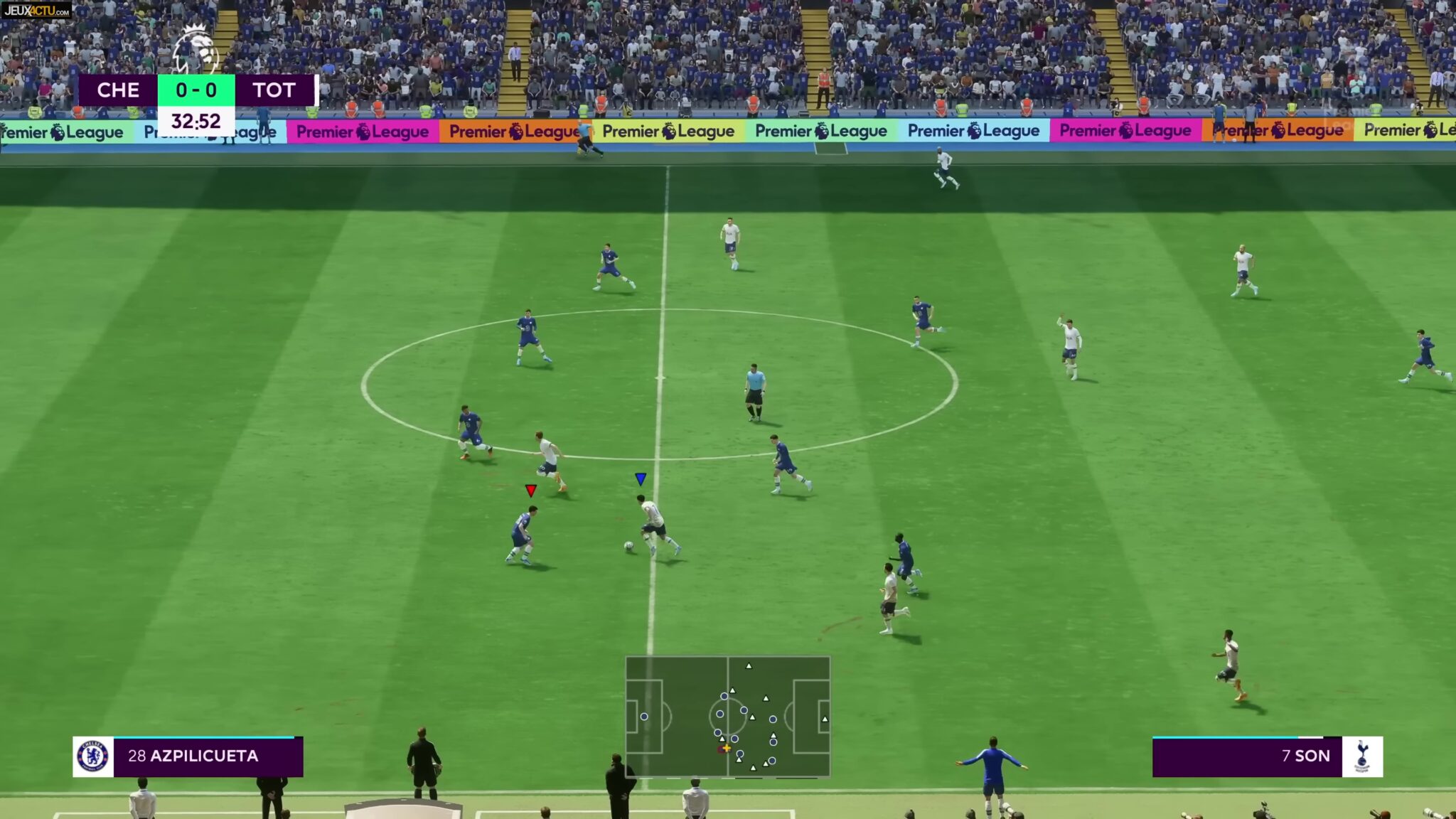Viewport: 1456px width, 819px height.
Task: Click the yellow plus marker on the radar
Action: click(x=727, y=749)
